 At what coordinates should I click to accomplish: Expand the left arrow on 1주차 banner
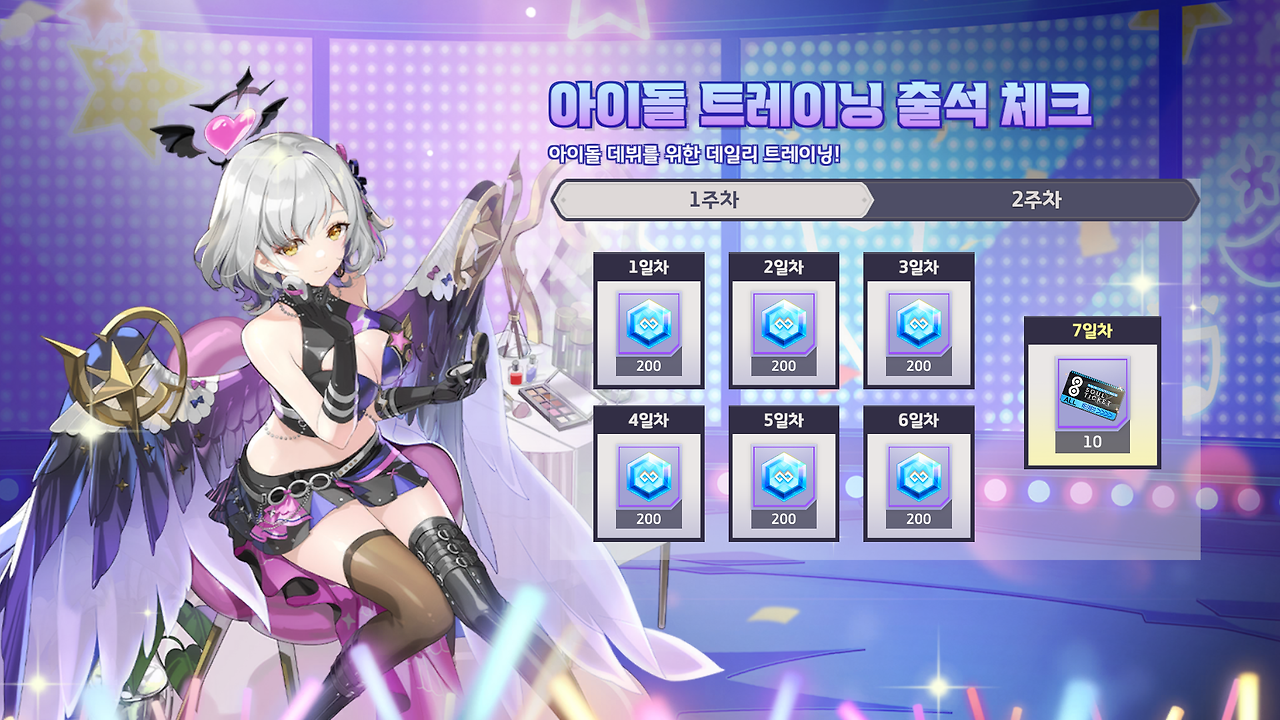(566, 201)
